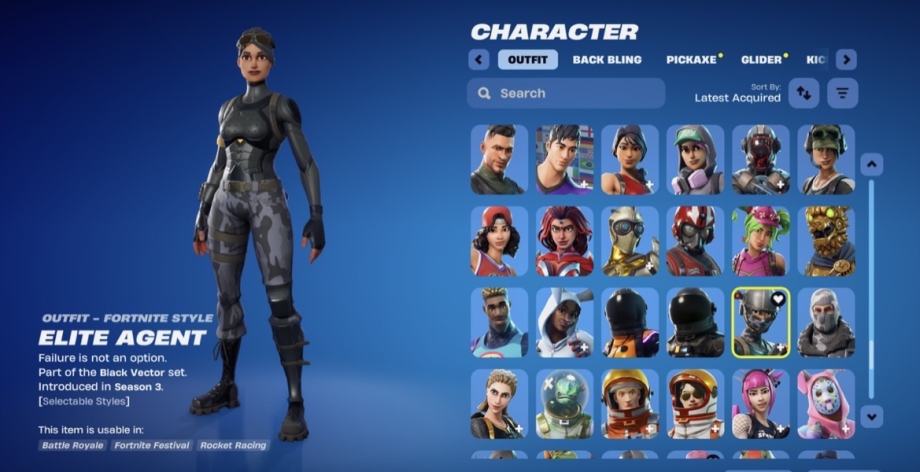The image size is (920, 472).
Task: Open the Pickaxe tab
Action: click(x=692, y=60)
